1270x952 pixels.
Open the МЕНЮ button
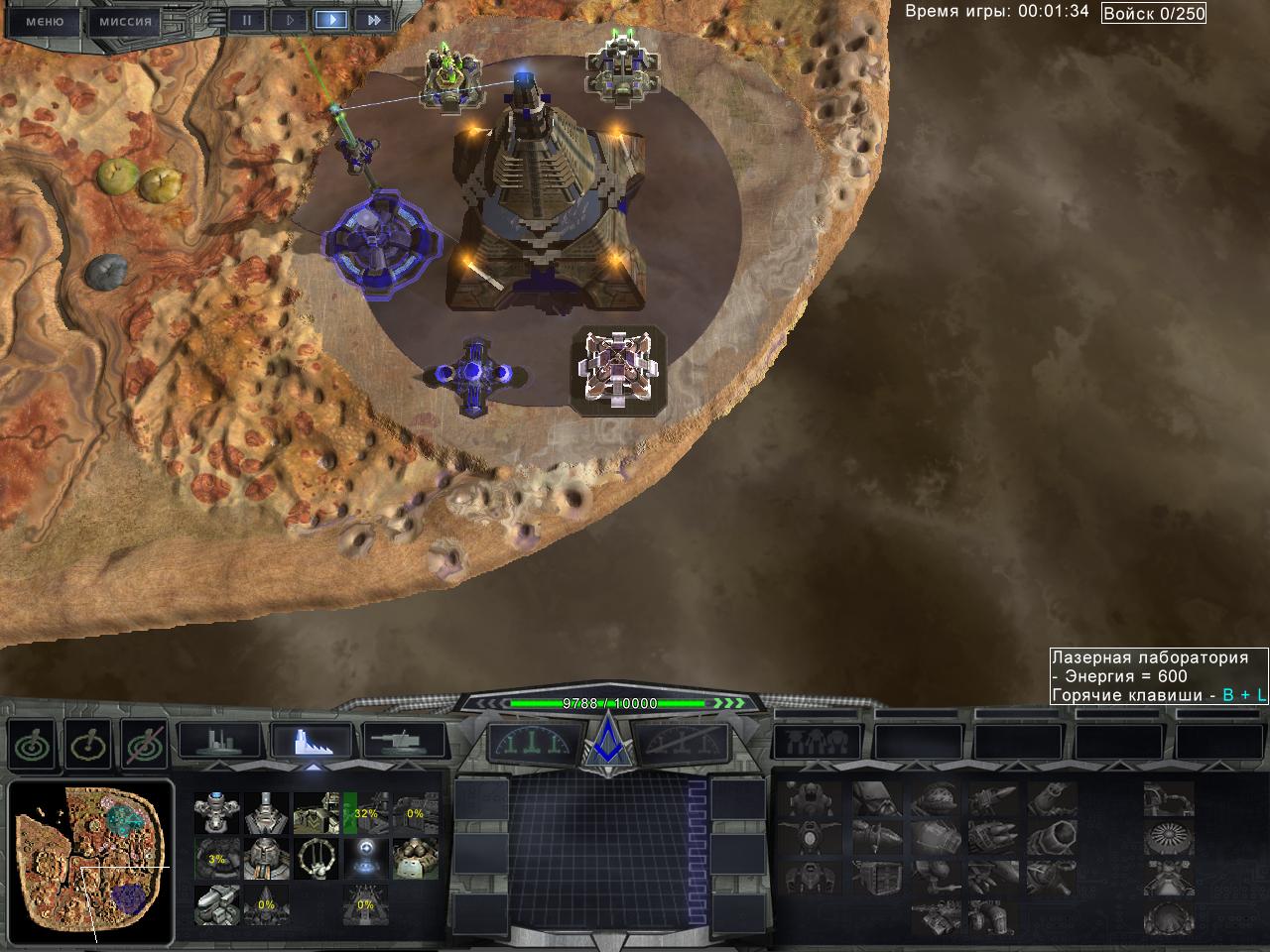point(44,21)
